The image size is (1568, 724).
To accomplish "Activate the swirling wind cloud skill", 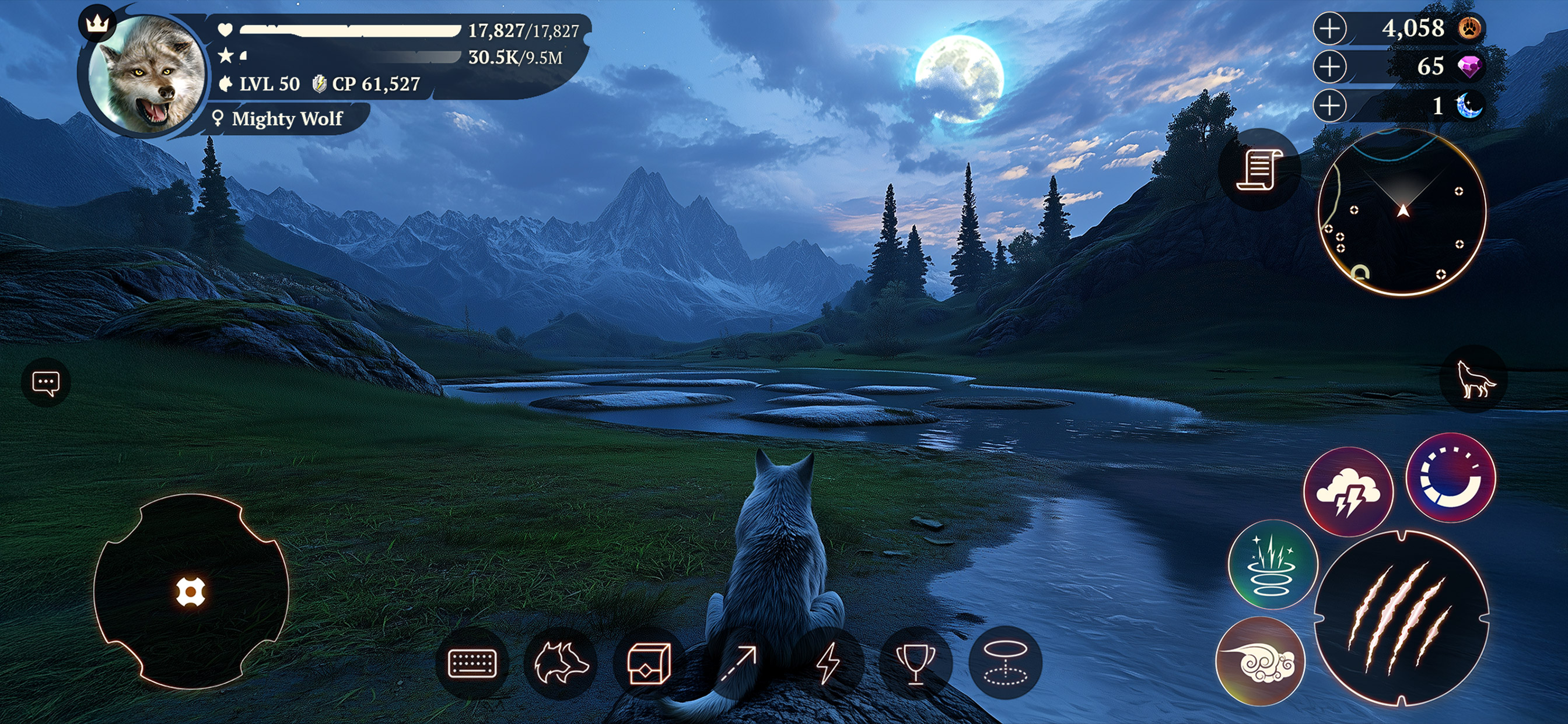I will (x=1259, y=661).
